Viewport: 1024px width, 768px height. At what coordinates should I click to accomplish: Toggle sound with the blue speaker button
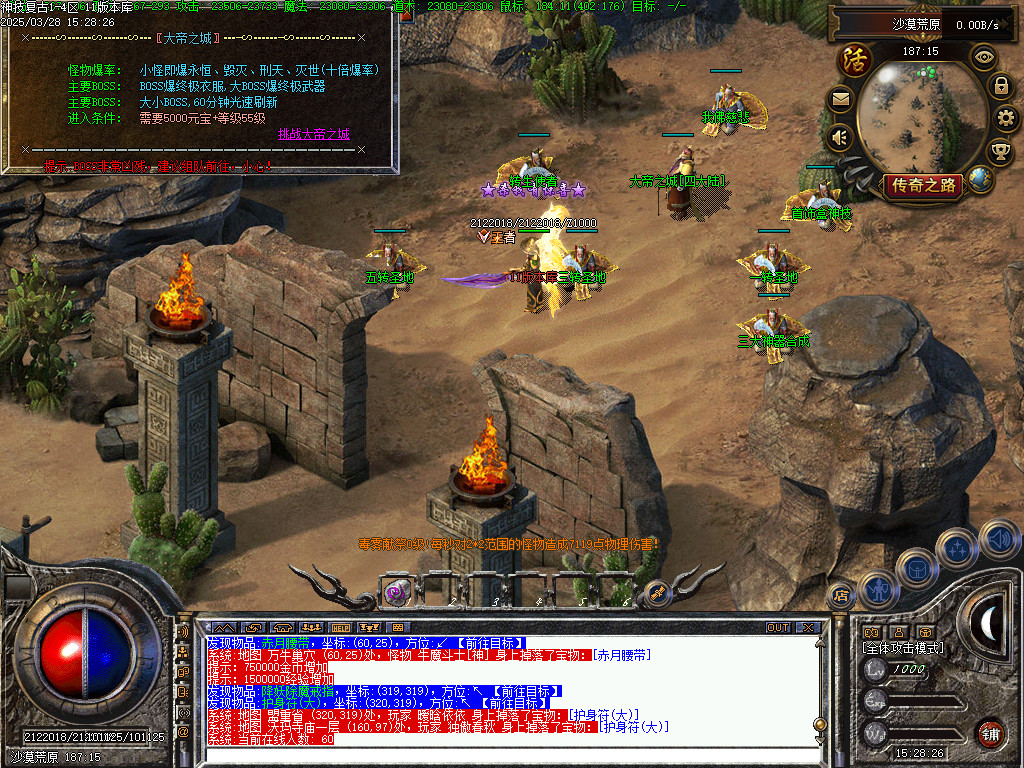(998, 539)
